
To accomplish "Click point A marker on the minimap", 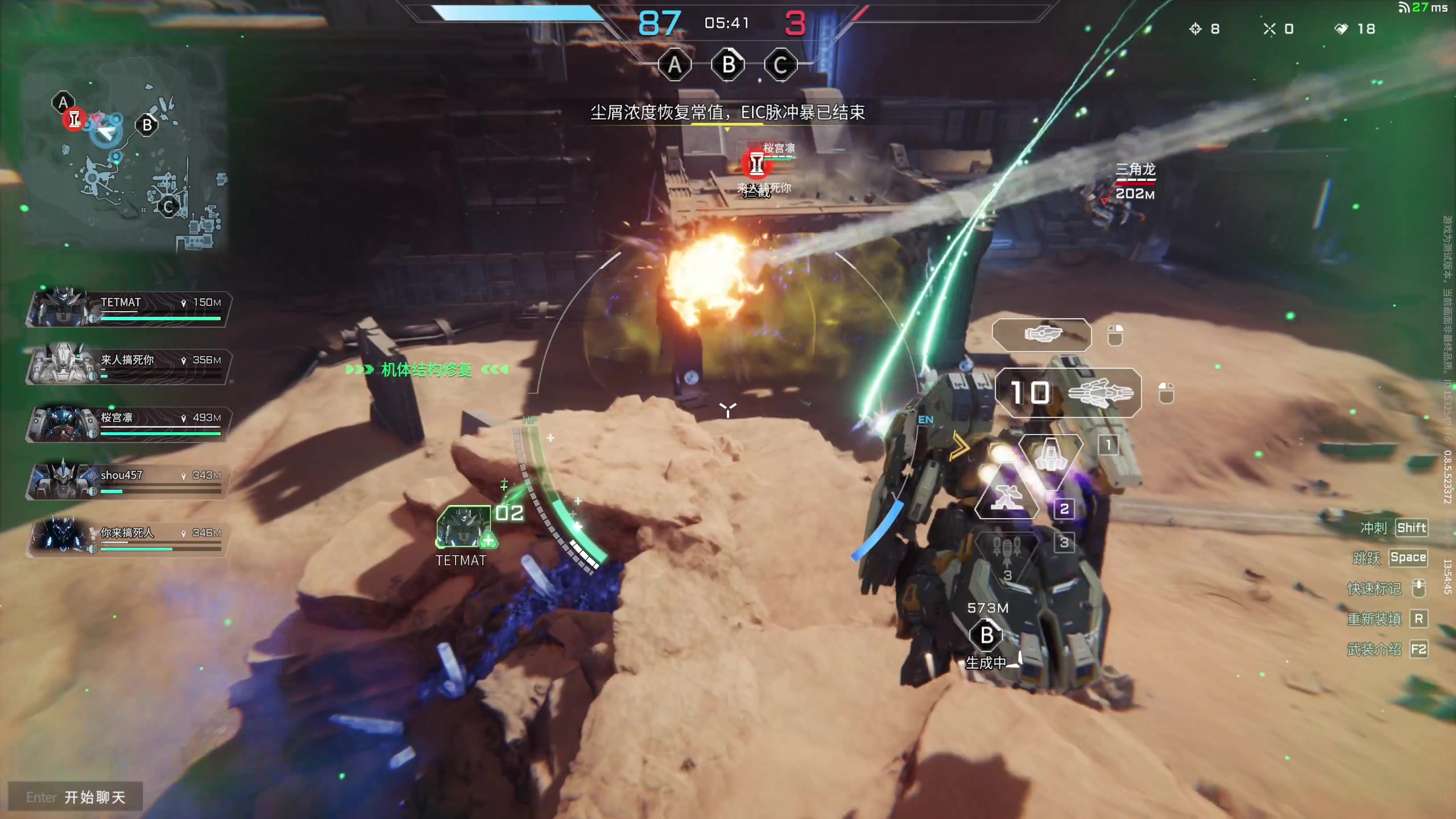I will [x=63, y=103].
